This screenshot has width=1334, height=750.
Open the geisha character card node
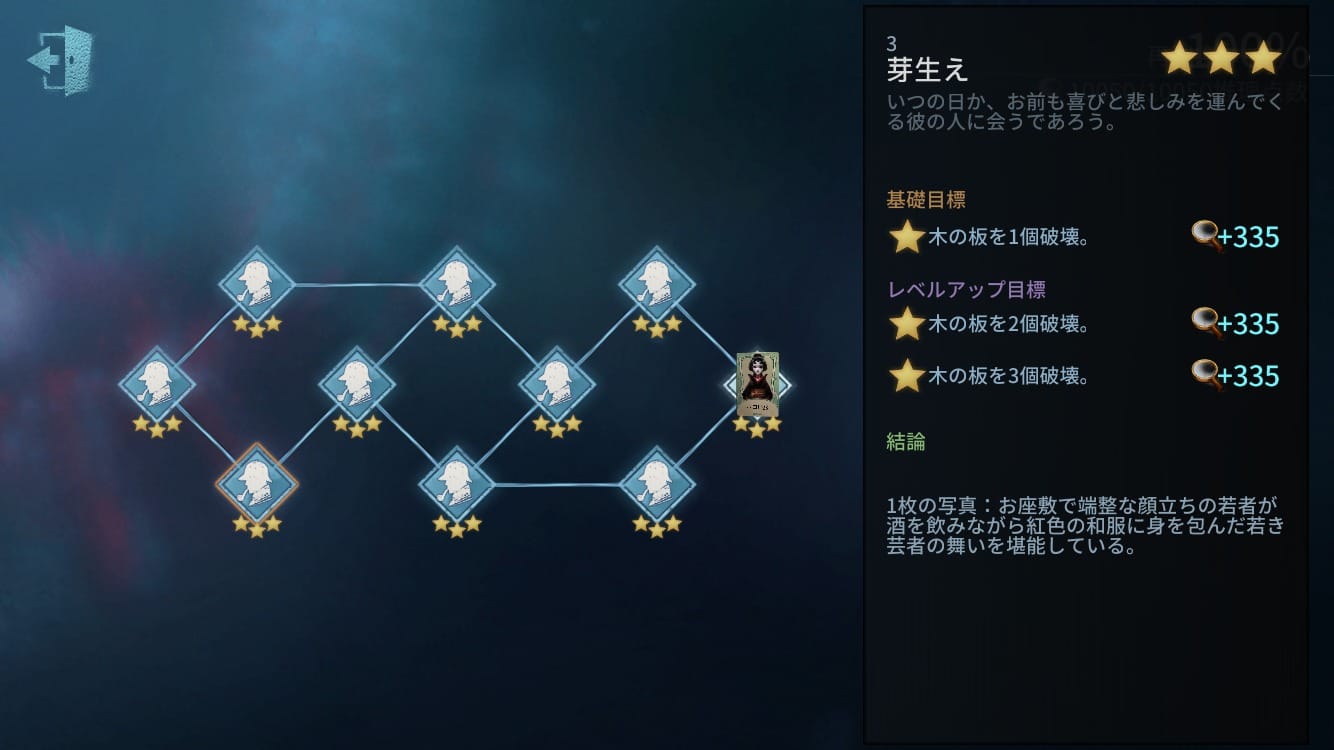point(757,385)
